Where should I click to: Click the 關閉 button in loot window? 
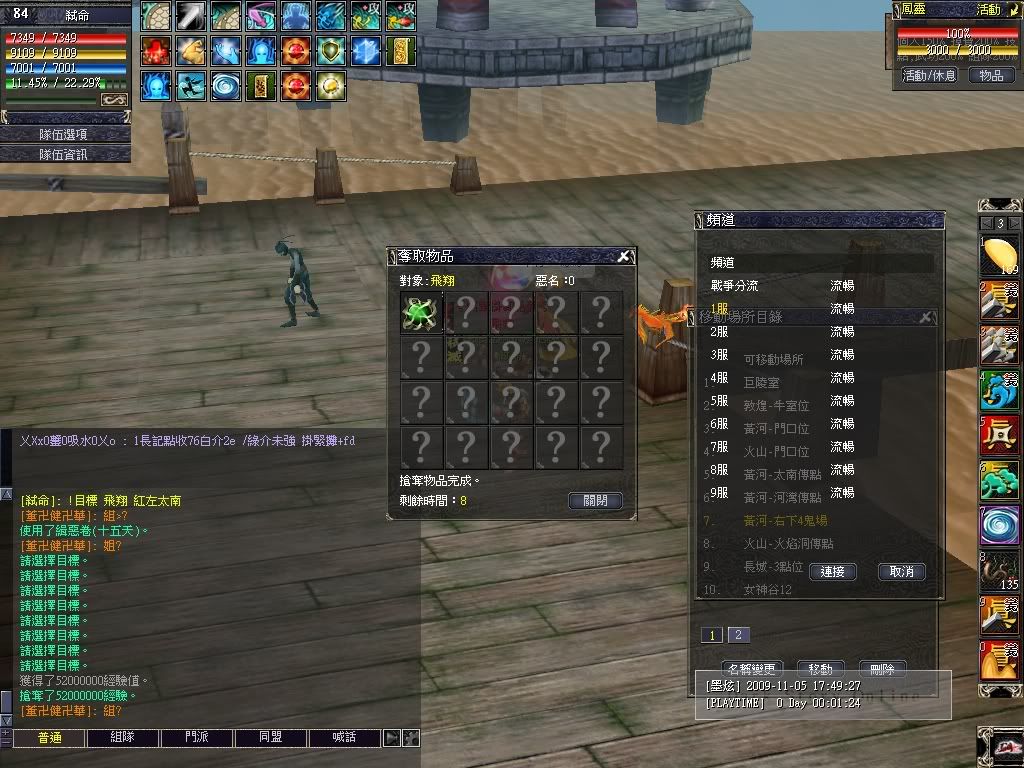595,501
